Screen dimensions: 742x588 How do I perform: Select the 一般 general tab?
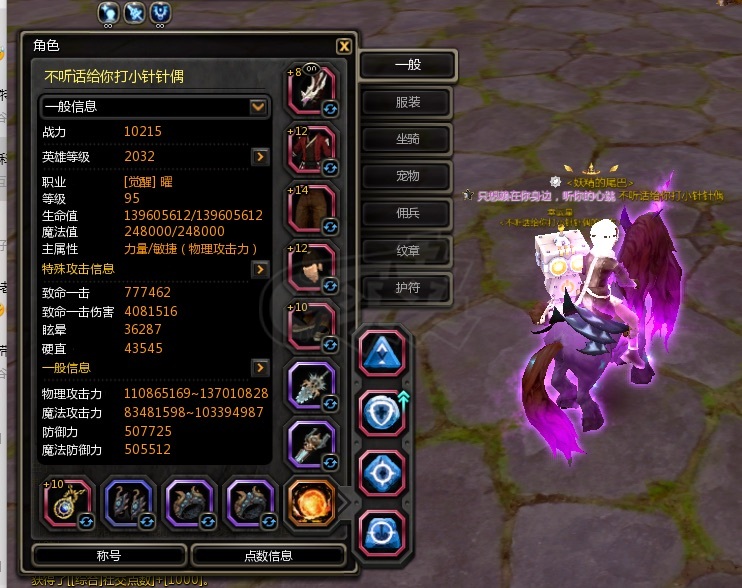[x=407, y=65]
